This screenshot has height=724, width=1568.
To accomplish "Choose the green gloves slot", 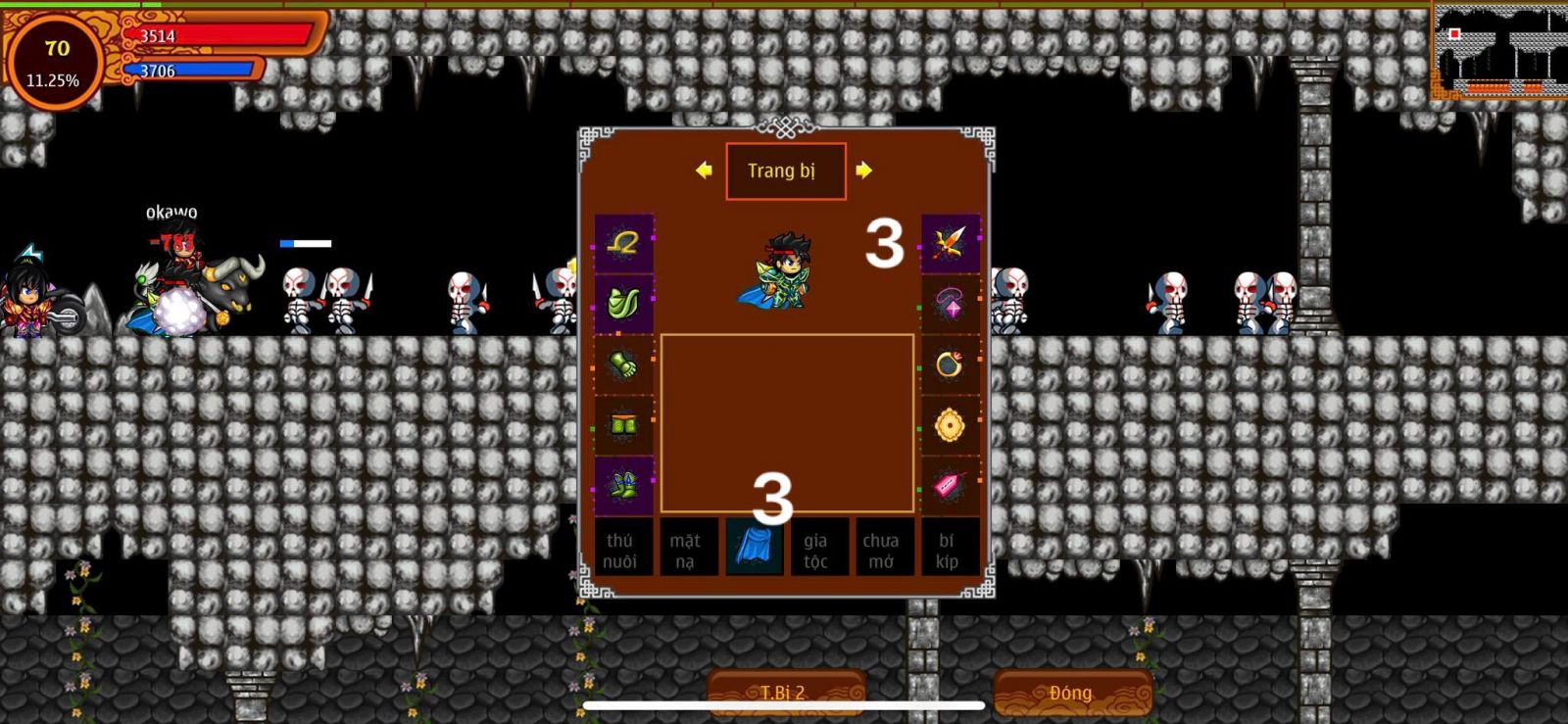I will [623, 364].
